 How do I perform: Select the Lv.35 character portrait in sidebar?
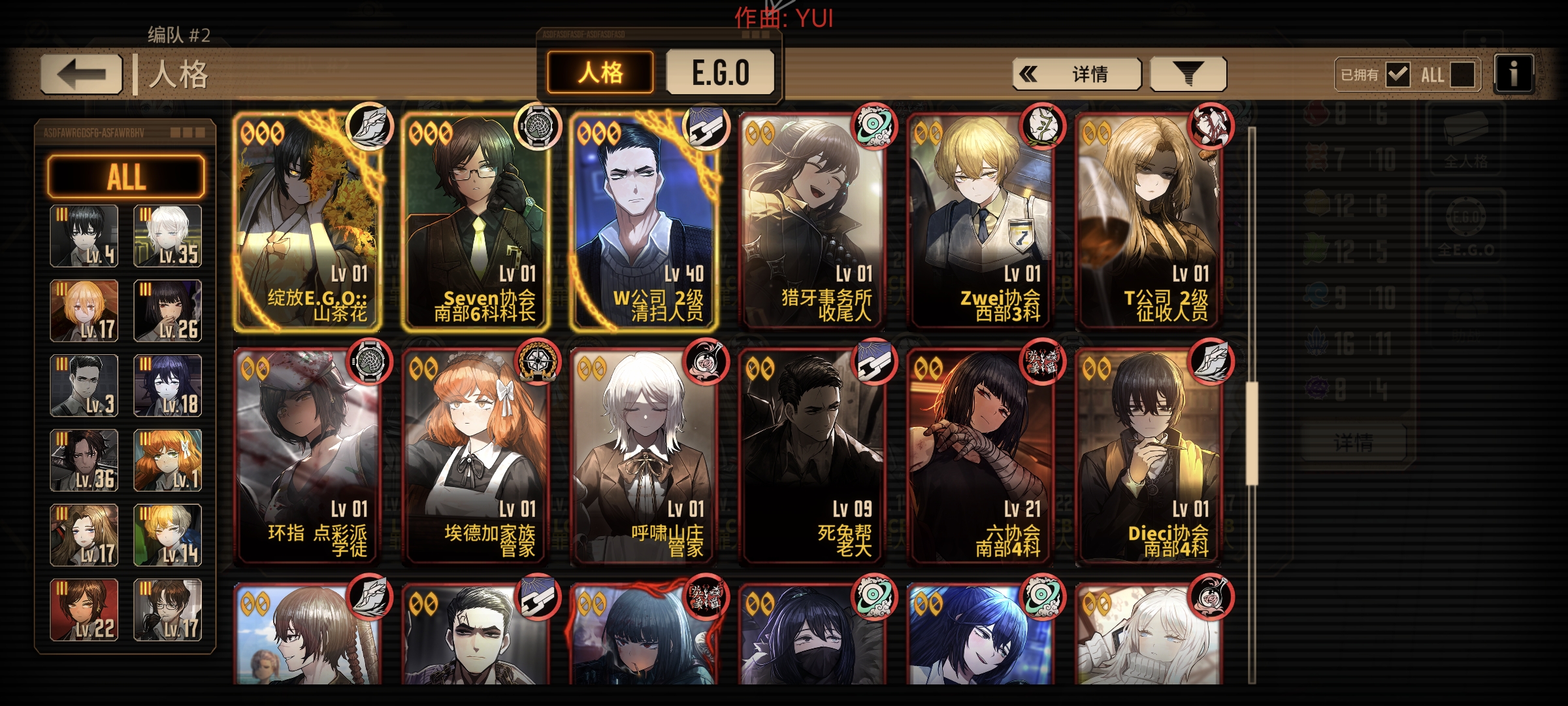tap(167, 234)
